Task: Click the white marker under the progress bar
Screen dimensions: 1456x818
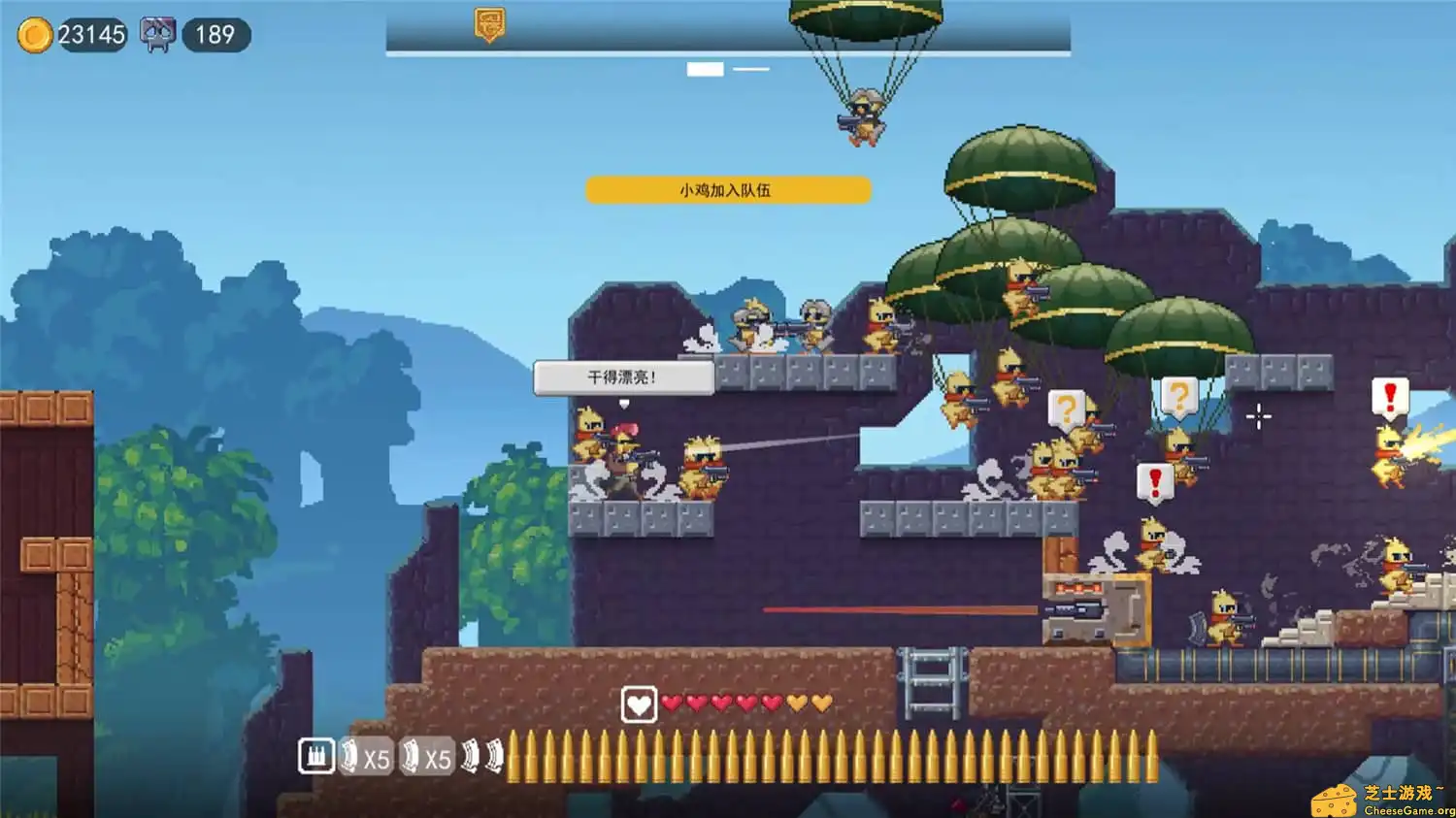Action: click(x=706, y=69)
